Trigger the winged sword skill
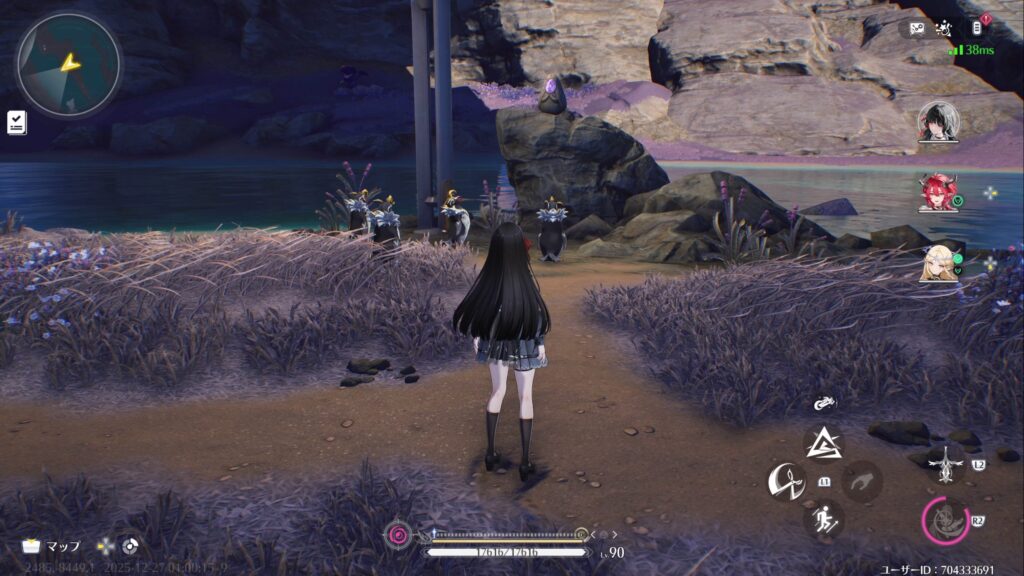 944,463
